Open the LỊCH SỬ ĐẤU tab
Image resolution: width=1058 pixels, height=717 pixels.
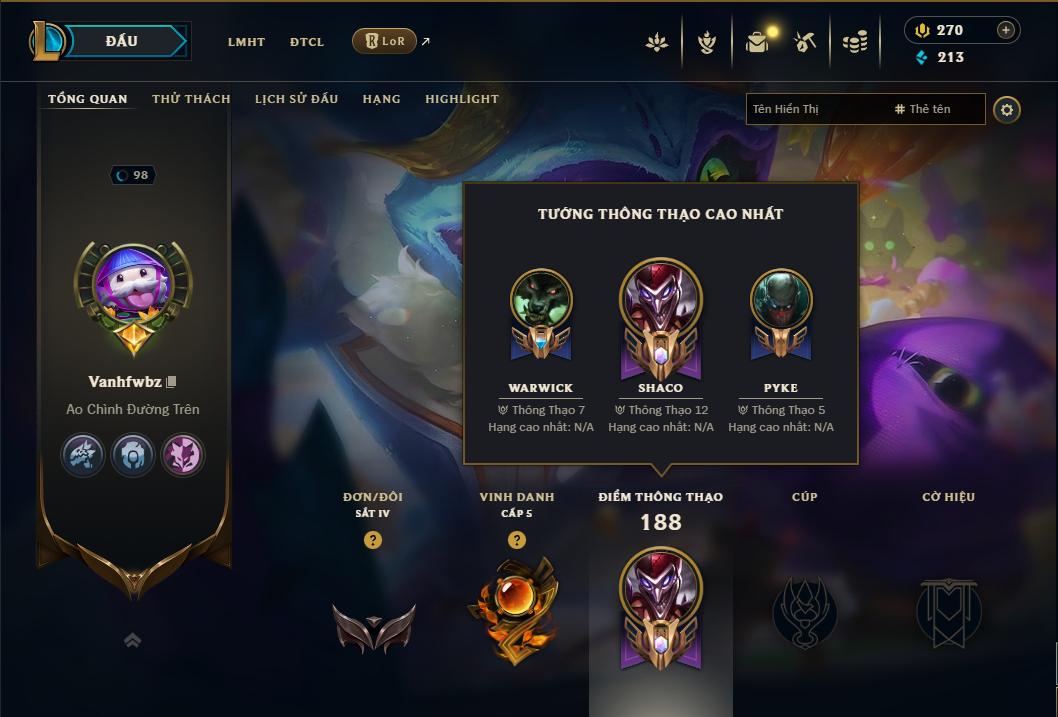296,99
